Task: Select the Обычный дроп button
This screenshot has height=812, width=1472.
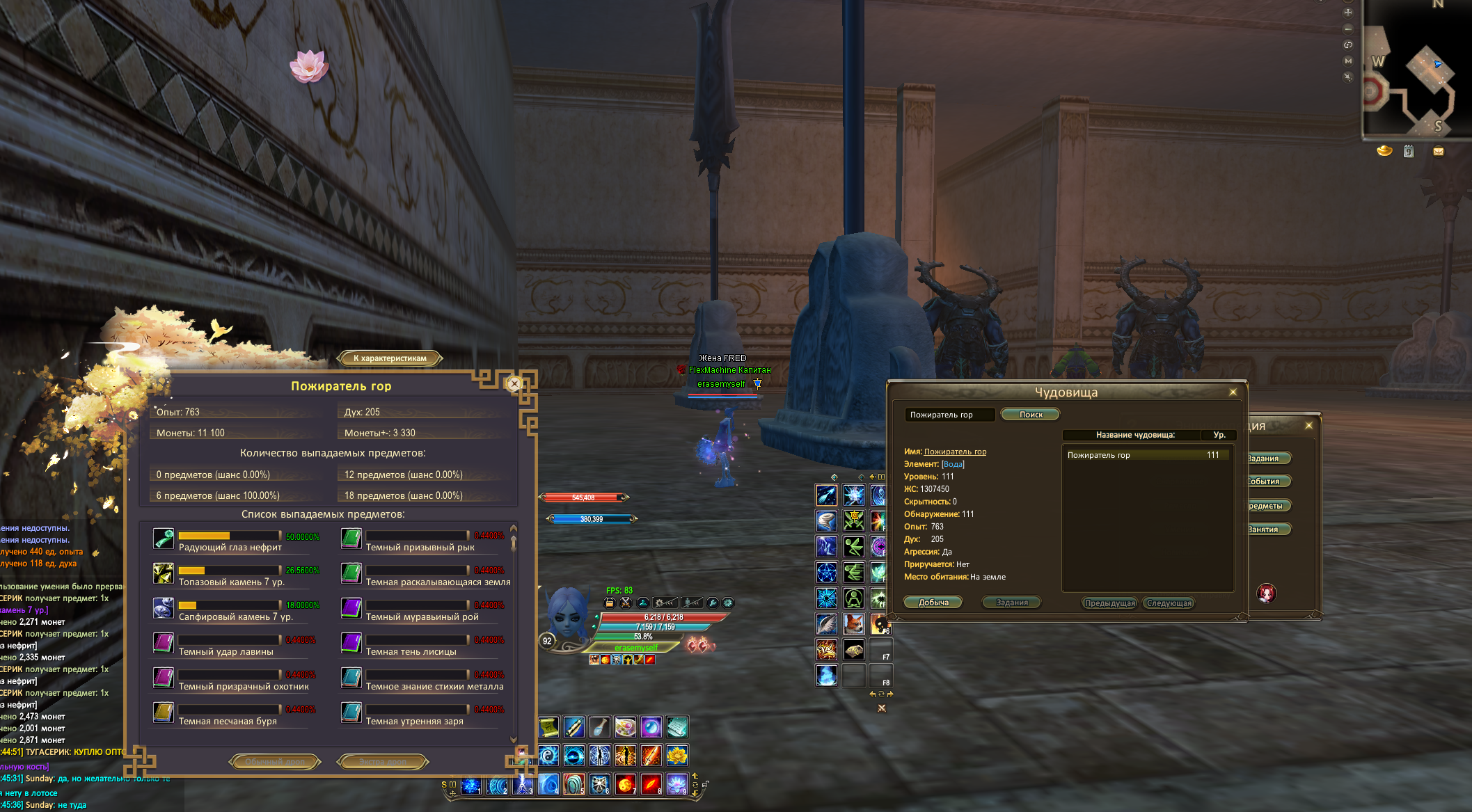Action: (x=275, y=762)
